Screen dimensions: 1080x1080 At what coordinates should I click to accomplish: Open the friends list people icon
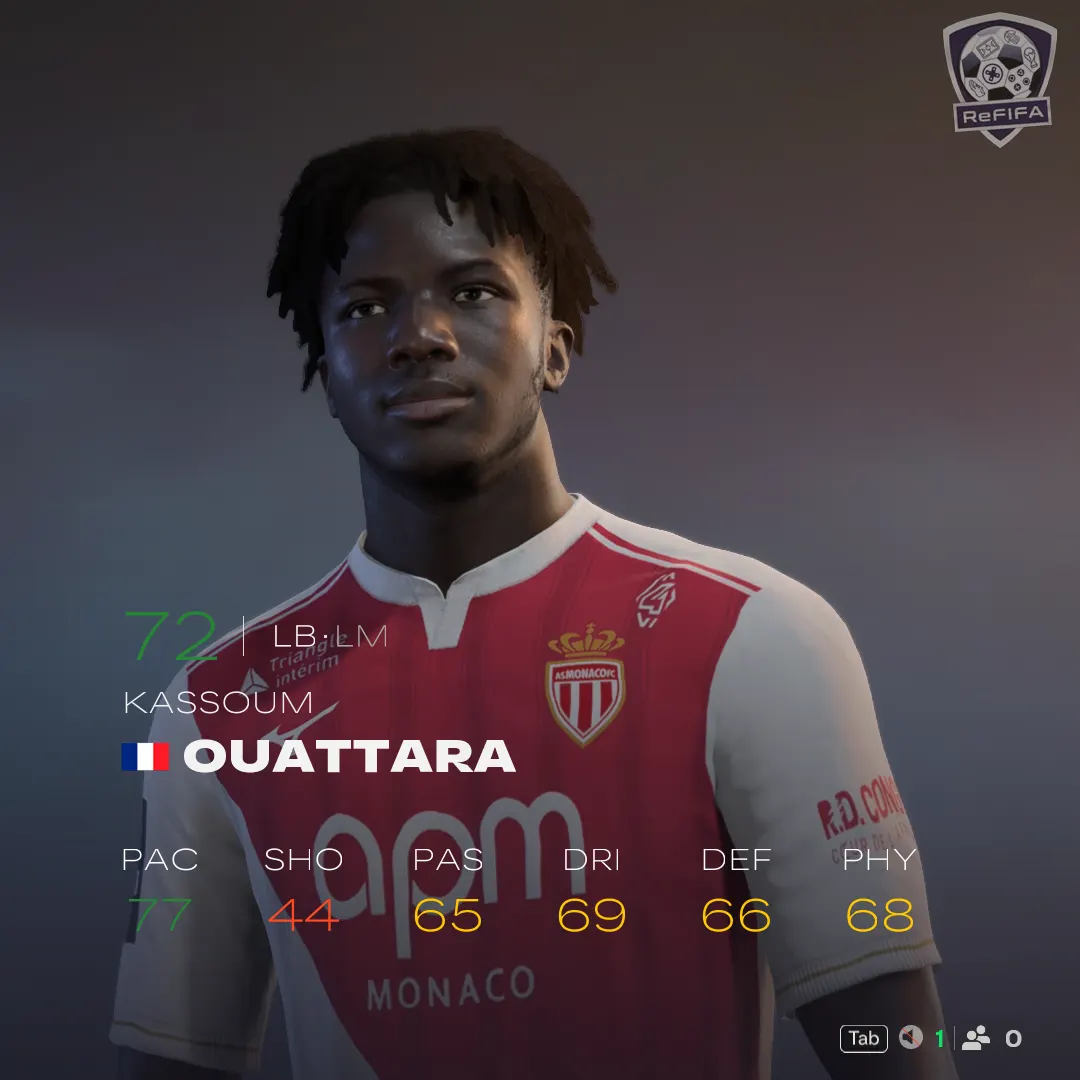(x=975, y=1038)
